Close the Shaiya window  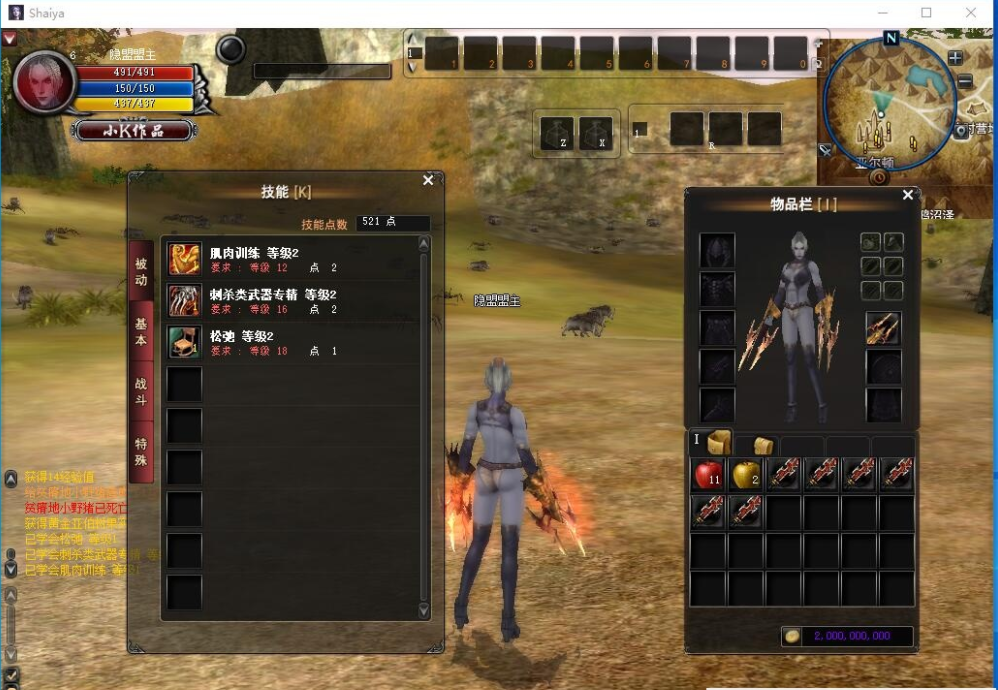971,12
